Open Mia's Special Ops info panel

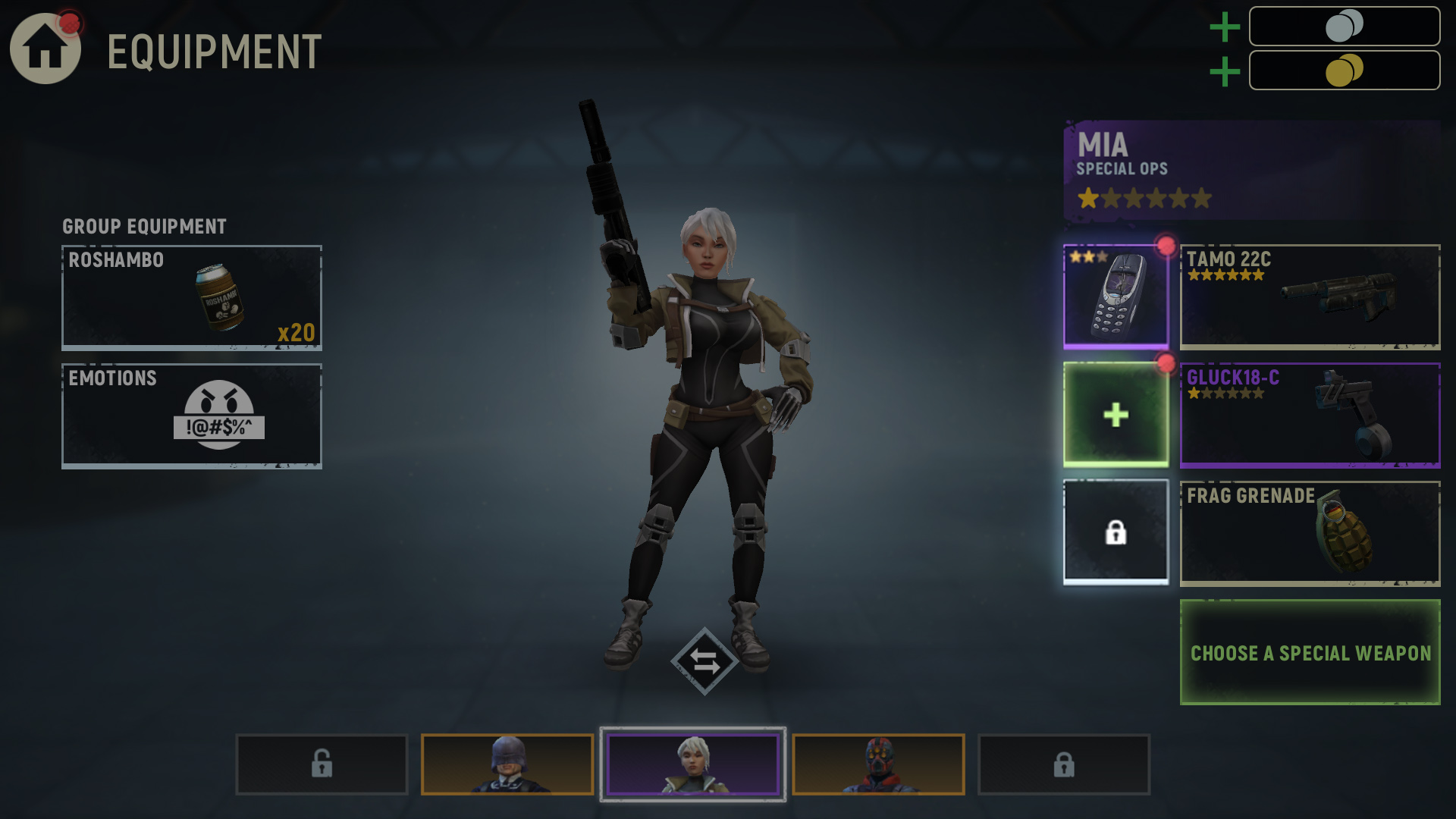[x=1251, y=171]
